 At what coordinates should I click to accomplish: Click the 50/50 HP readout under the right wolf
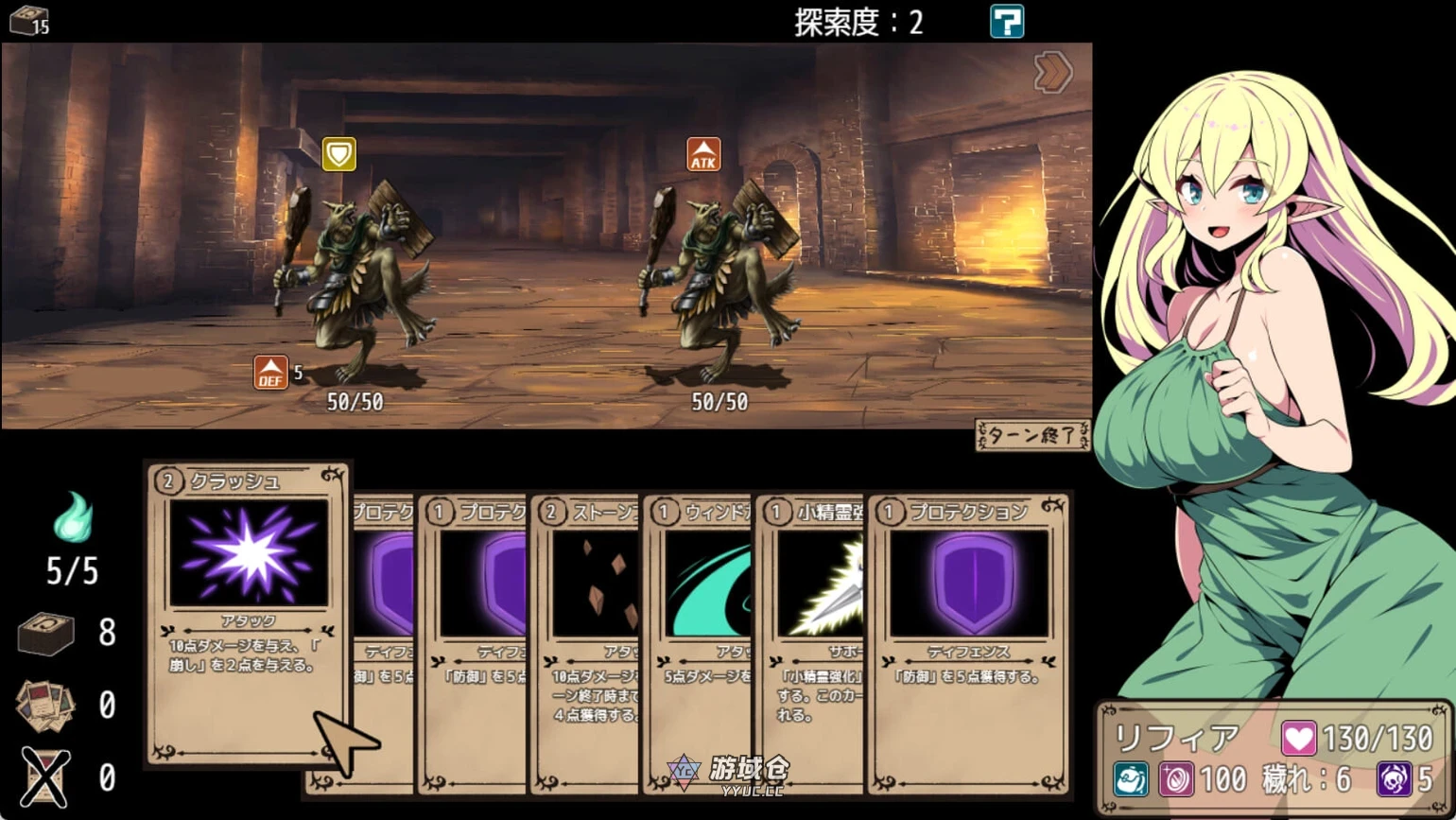[x=720, y=401]
